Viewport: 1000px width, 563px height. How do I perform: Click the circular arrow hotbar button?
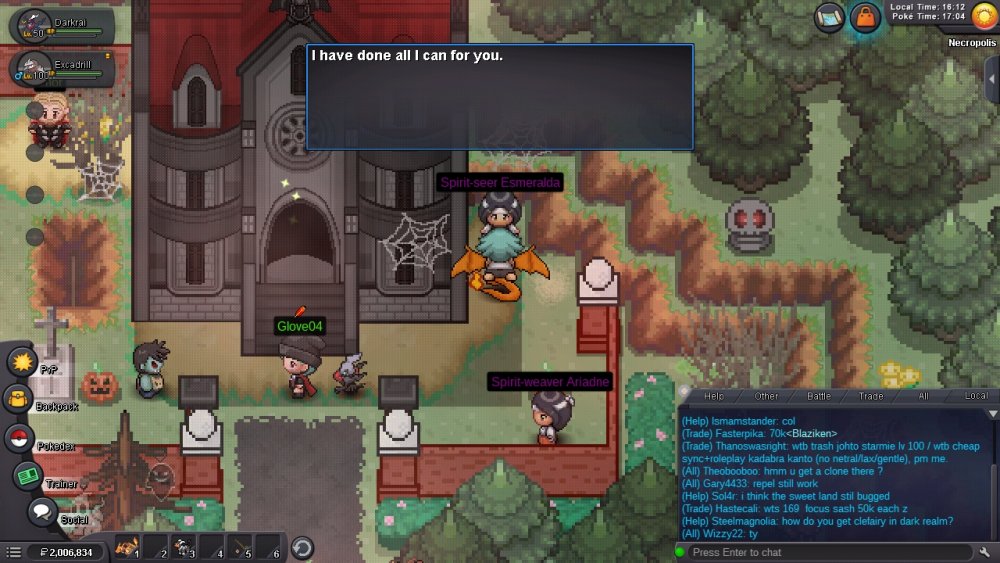pos(302,547)
